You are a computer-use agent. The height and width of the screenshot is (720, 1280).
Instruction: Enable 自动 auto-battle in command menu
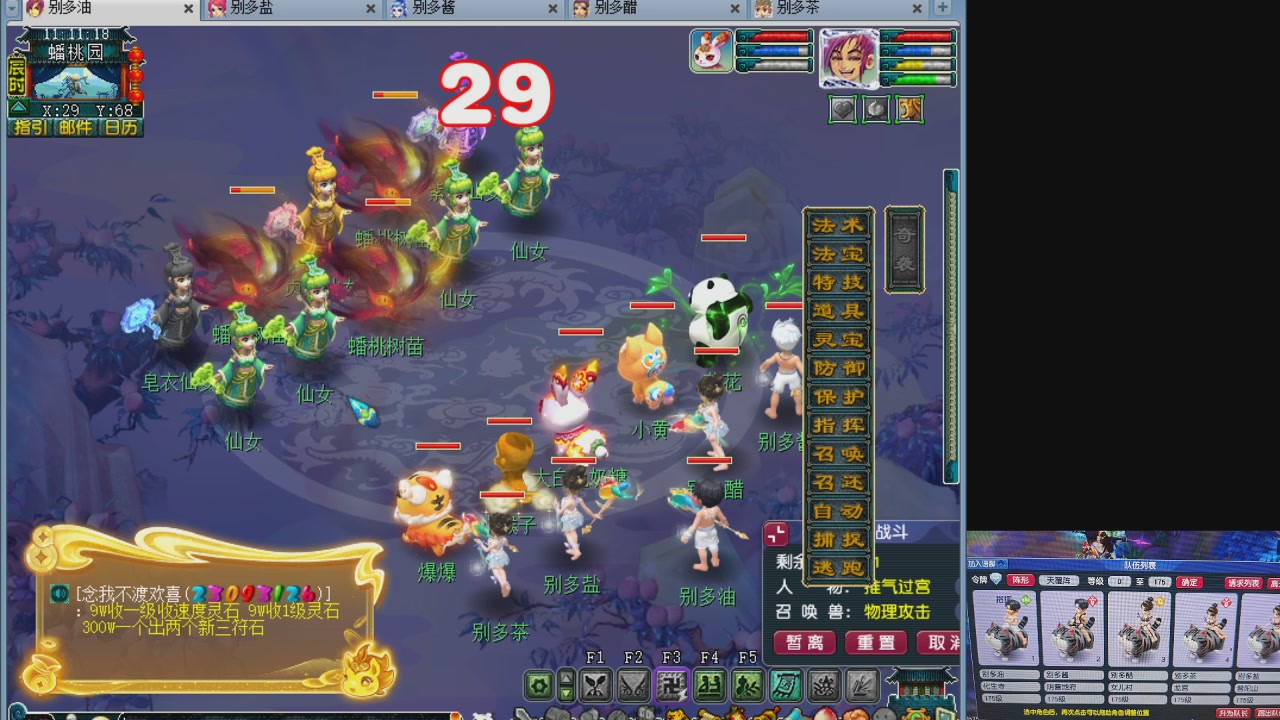point(840,509)
